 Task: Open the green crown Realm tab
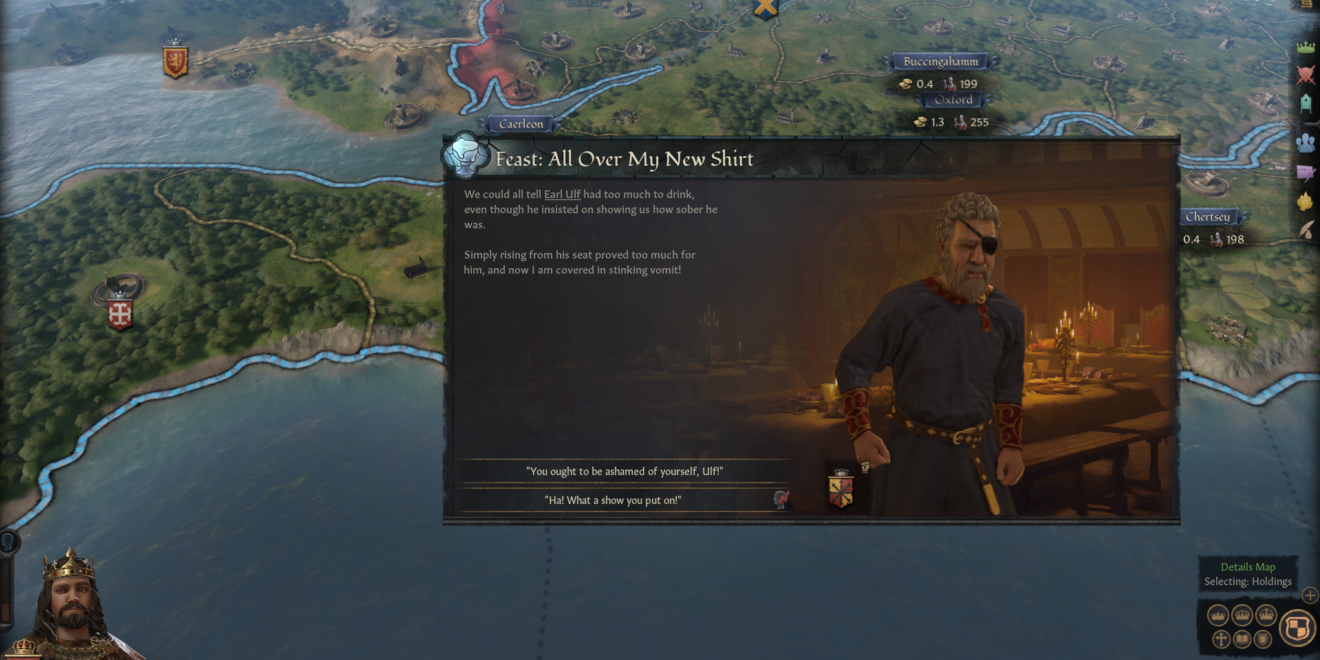1305,47
